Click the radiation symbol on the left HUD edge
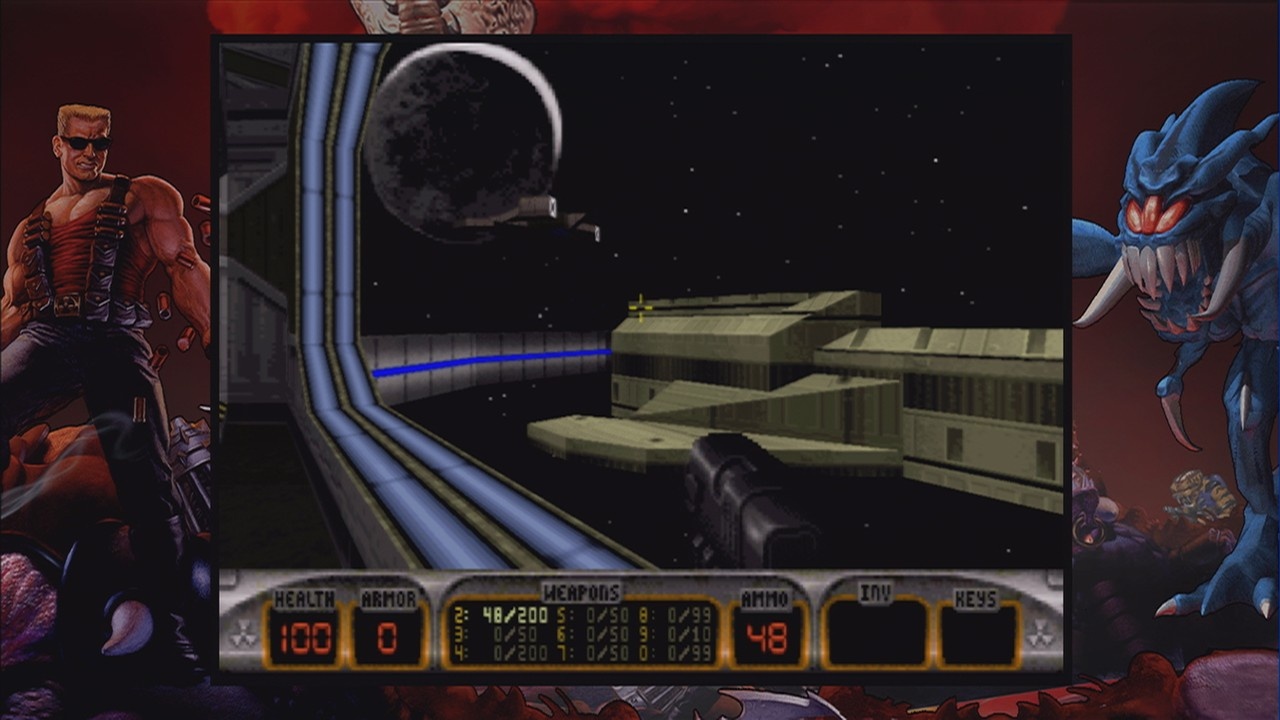This screenshot has width=1280, height=720. coord(242,633)
